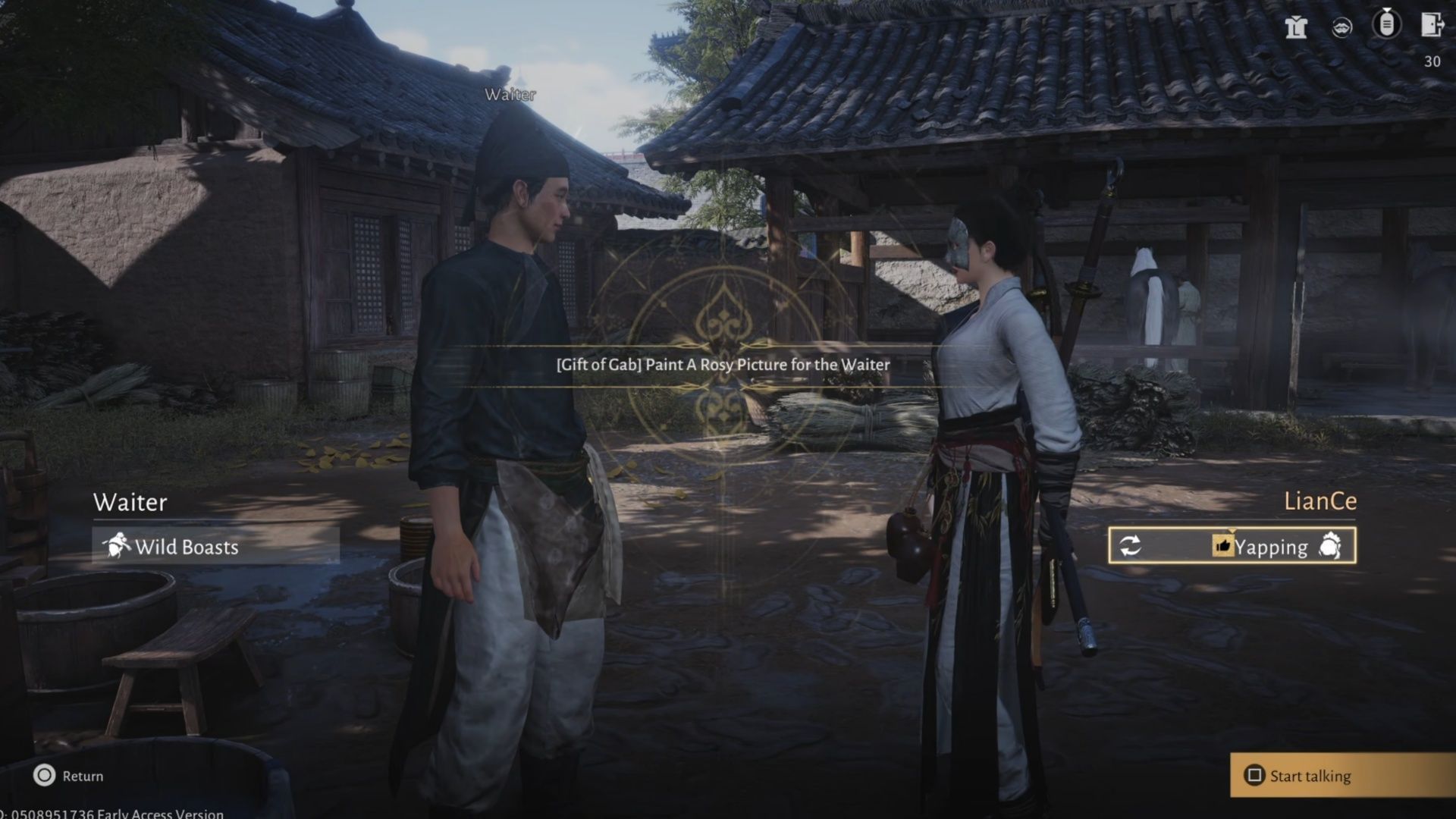Screen dimensions: 1456x819
Task: Click the gourd bottle icon above the 30 counter
Action: (x=1386, y=25)
